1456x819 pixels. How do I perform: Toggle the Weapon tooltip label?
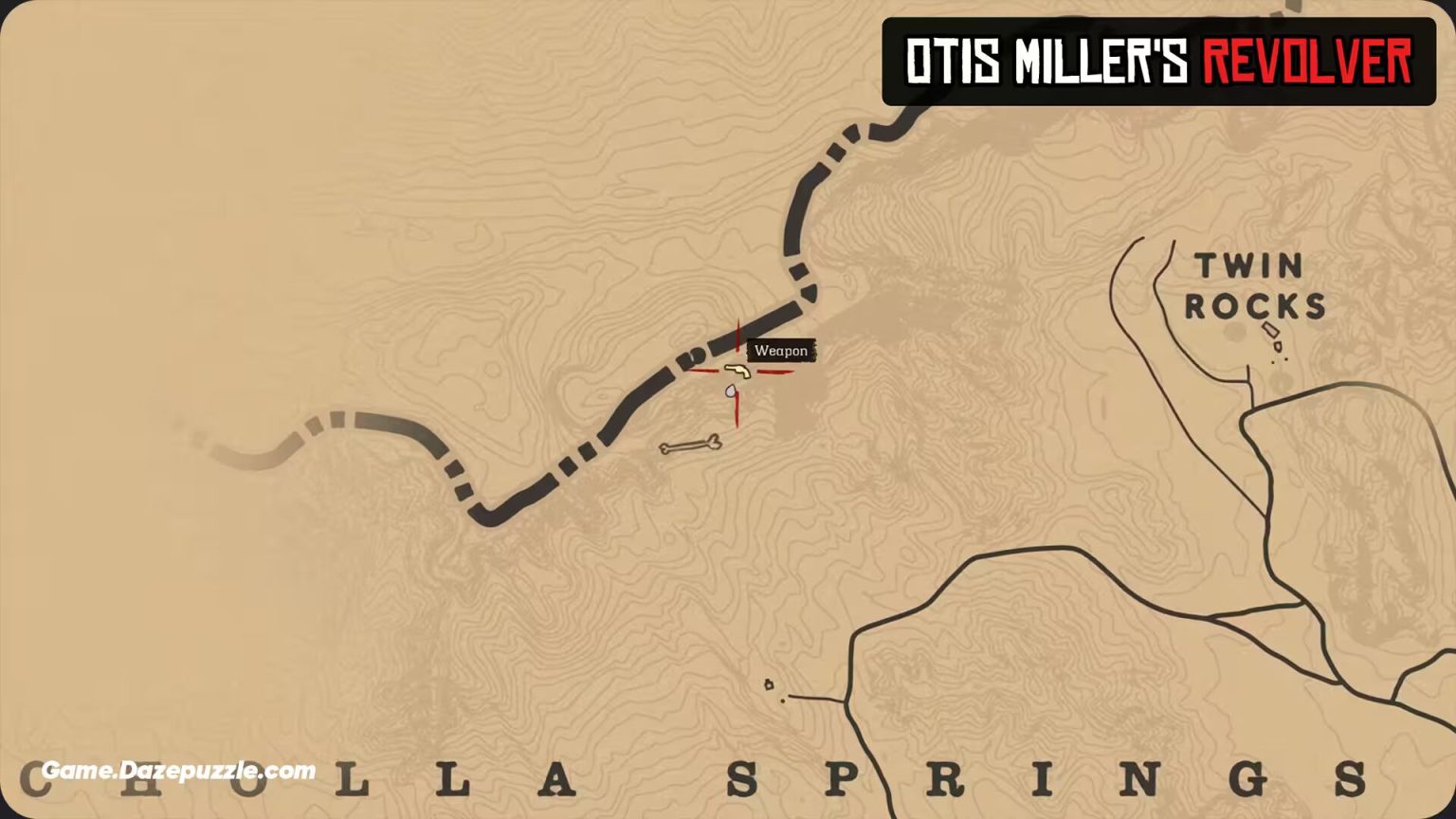(x=781, y=351)
